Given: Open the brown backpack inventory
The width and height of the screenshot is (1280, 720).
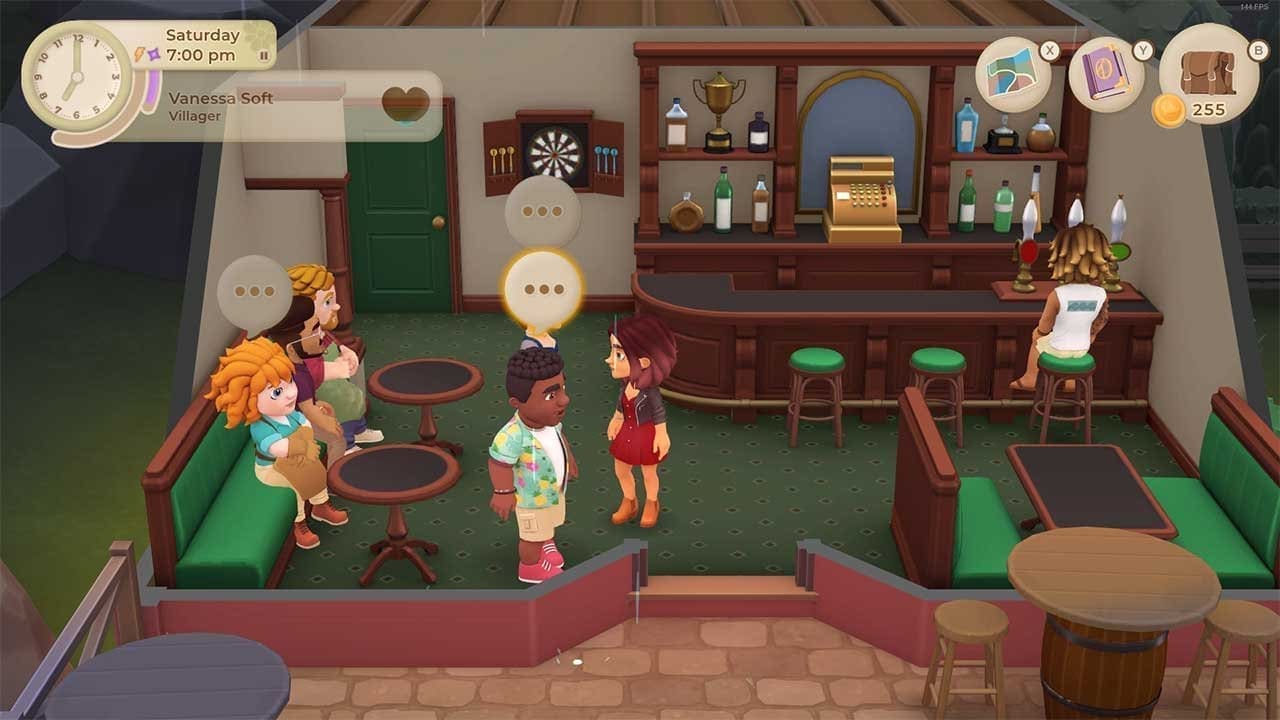Looking at the screenshot, I should pyautogui.click(x=1207, y=70).
